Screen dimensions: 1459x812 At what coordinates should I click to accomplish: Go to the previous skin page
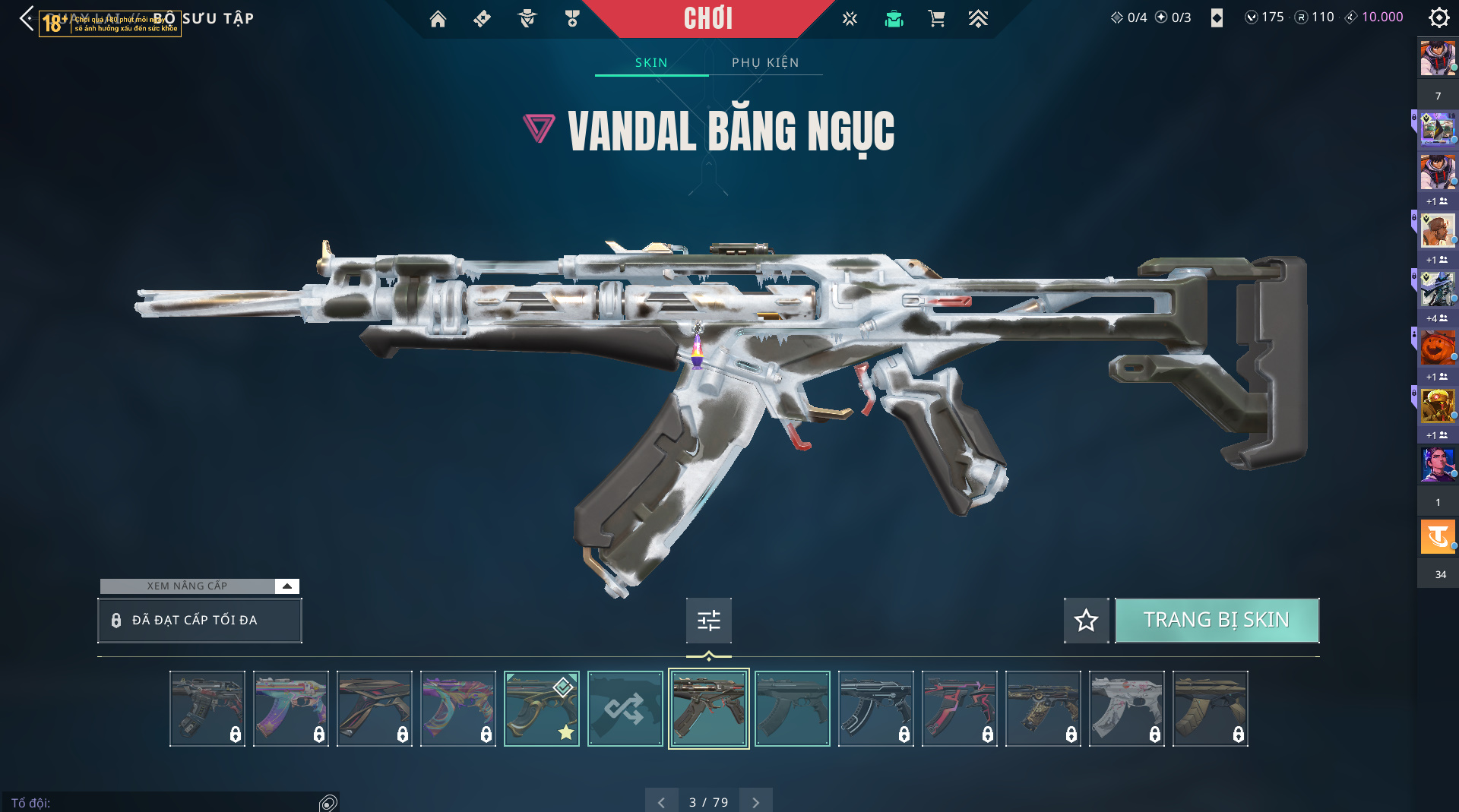661,802
